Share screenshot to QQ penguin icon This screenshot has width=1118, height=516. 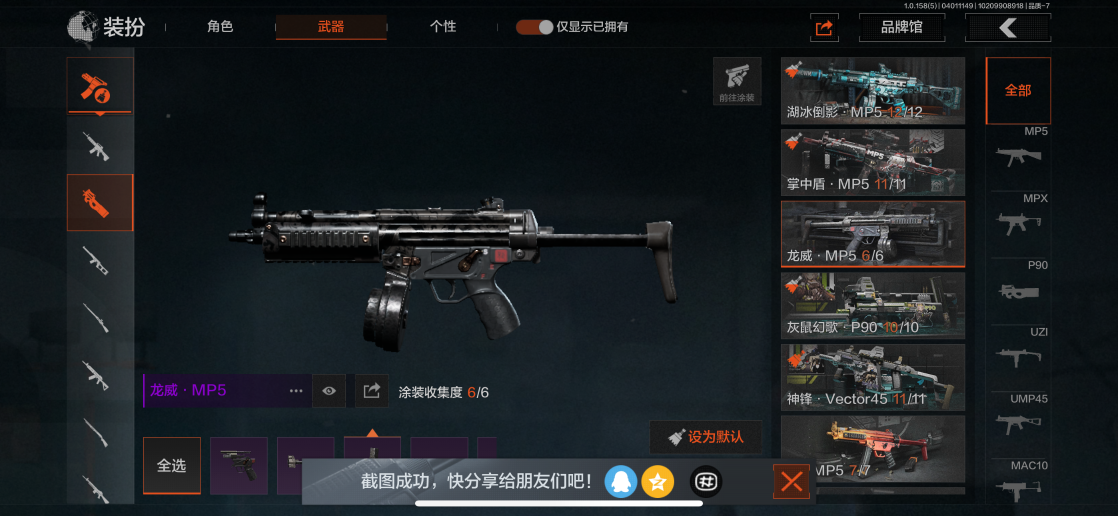tap(621, 482)
